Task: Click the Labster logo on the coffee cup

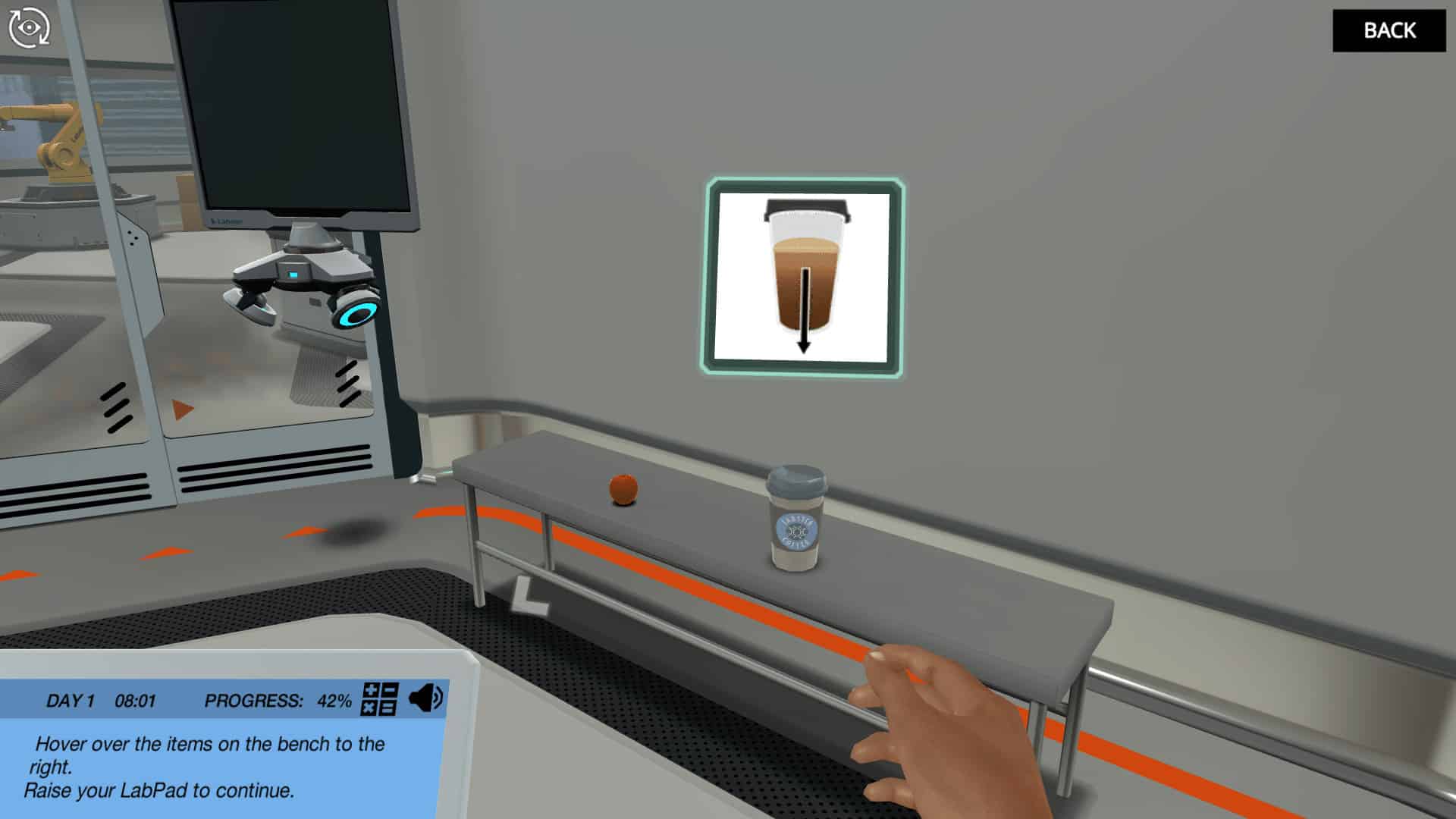Action: pos(795,531)
